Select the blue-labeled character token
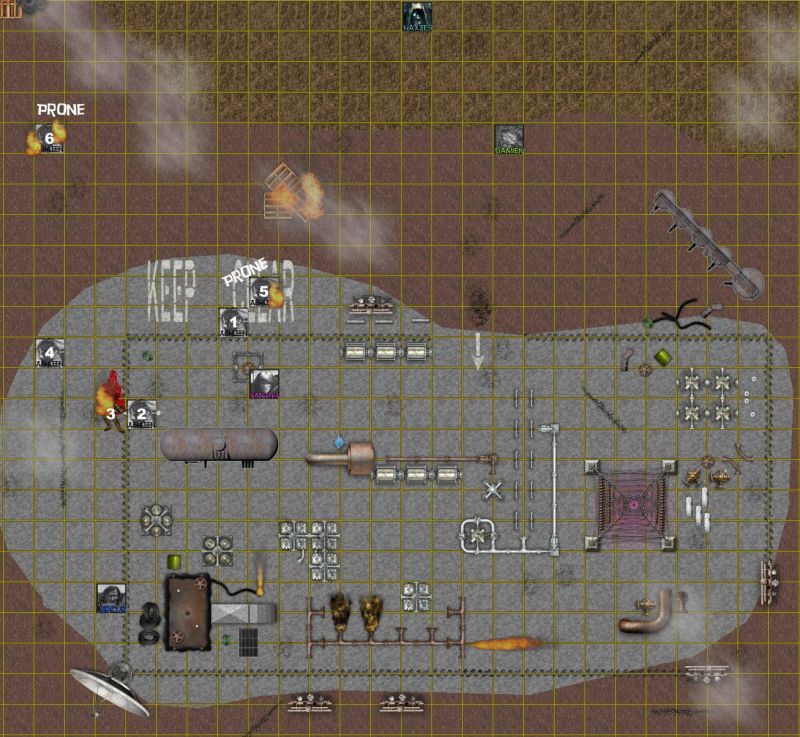 (x=111, y=597)
